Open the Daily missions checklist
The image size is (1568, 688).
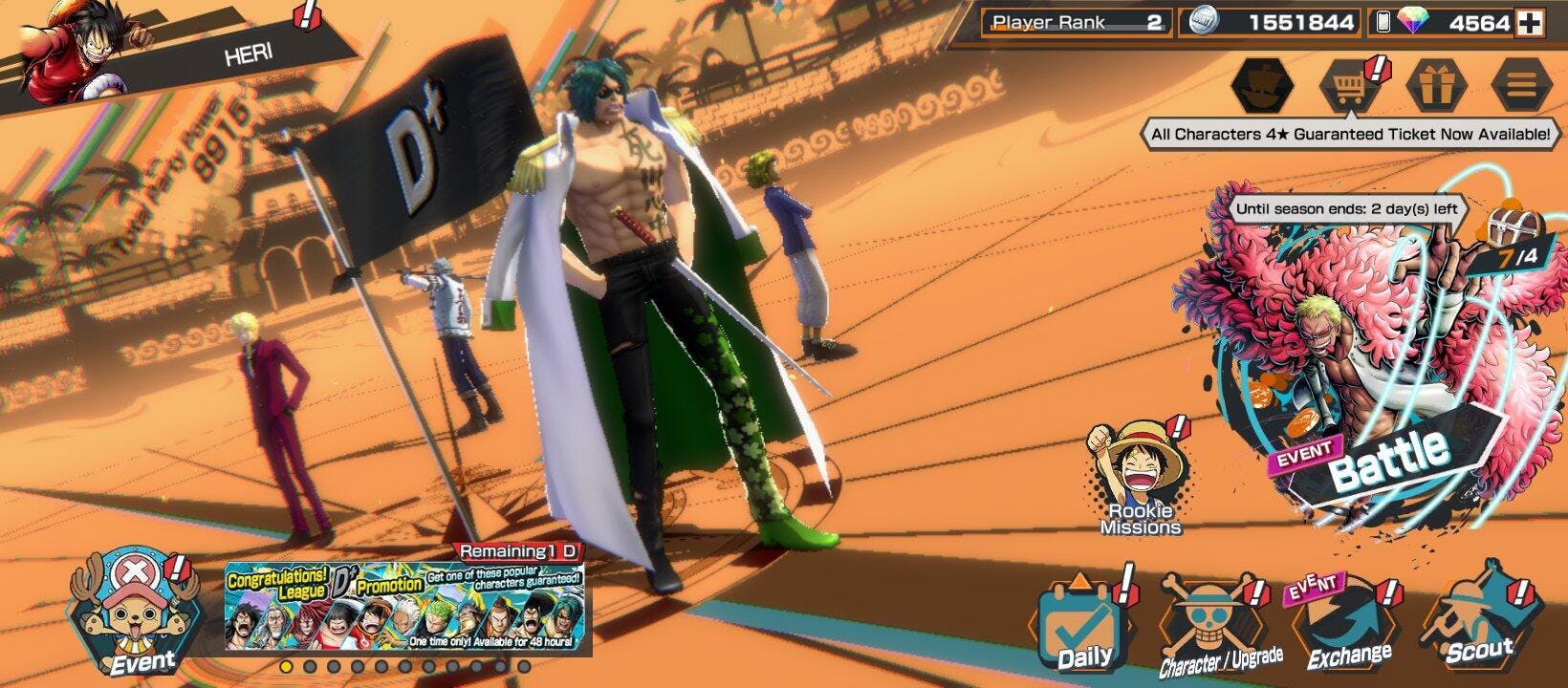(1085, 626)
